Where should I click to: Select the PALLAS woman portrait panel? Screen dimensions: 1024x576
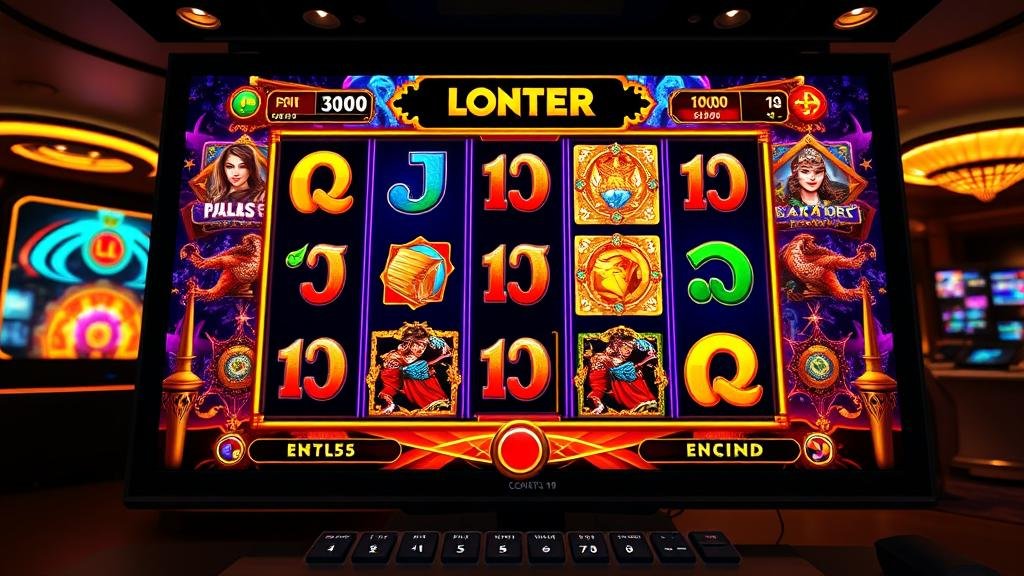[x=234, y=186]
